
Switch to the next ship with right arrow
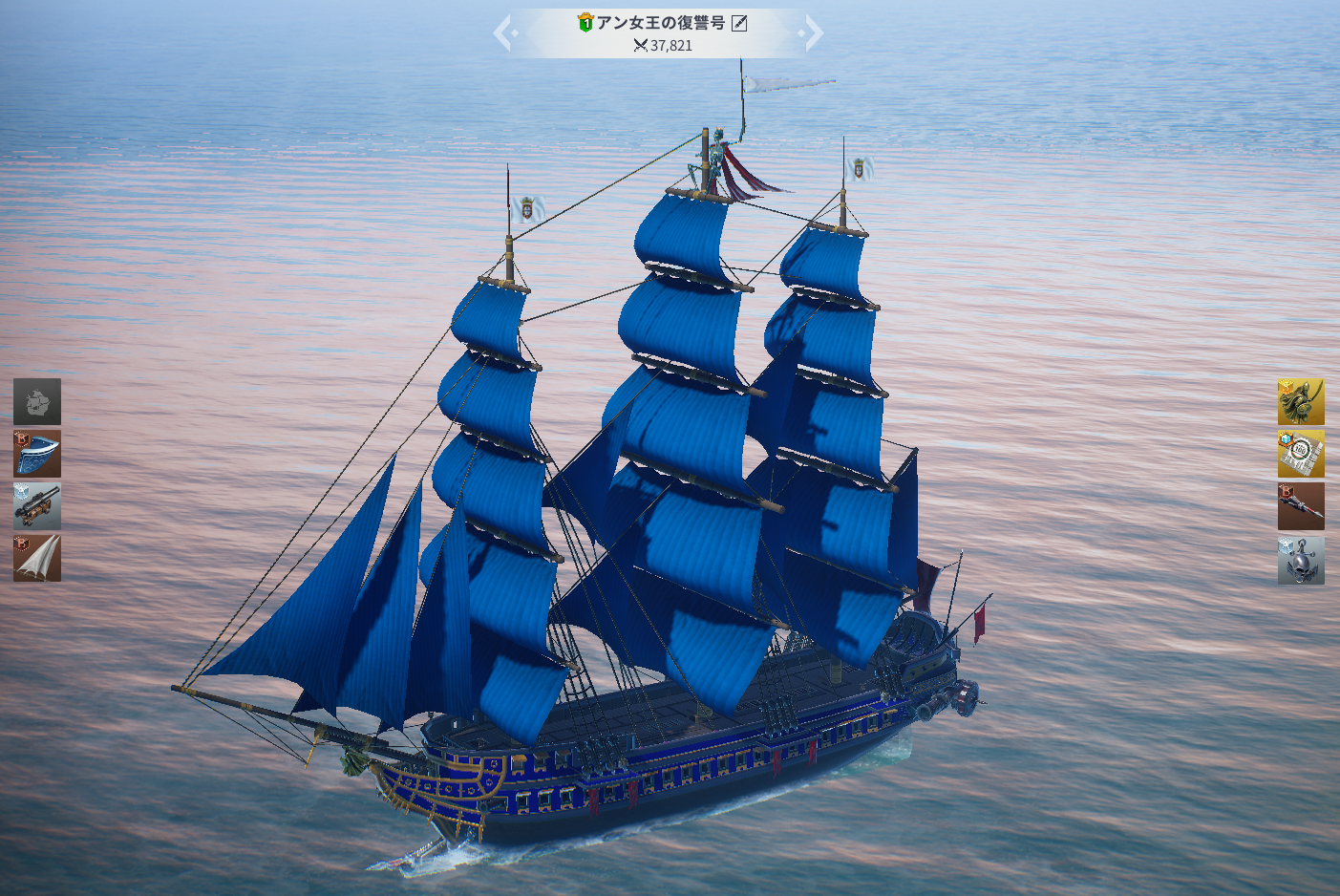pyautogui.click(x=812, y=34)
